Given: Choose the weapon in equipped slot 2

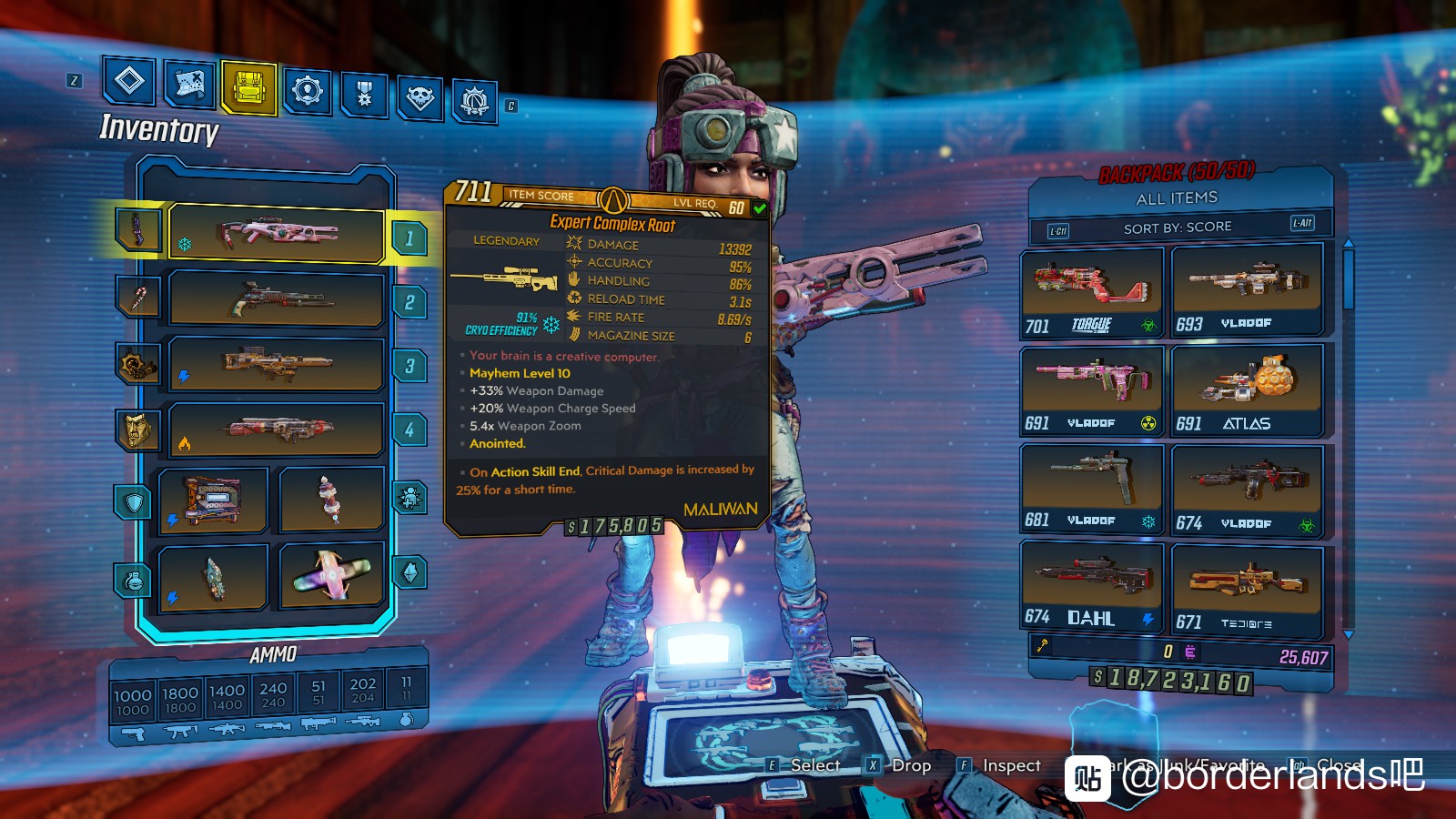Looking at the screenshot, I should (x=277, y=298).
